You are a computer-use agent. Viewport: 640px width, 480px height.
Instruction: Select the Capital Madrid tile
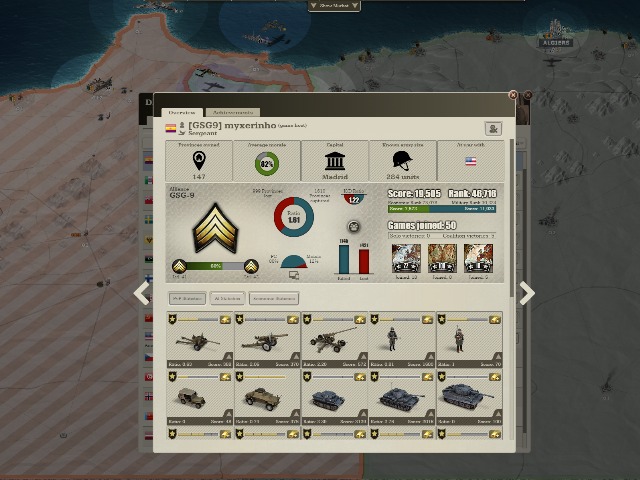point(335,161)
